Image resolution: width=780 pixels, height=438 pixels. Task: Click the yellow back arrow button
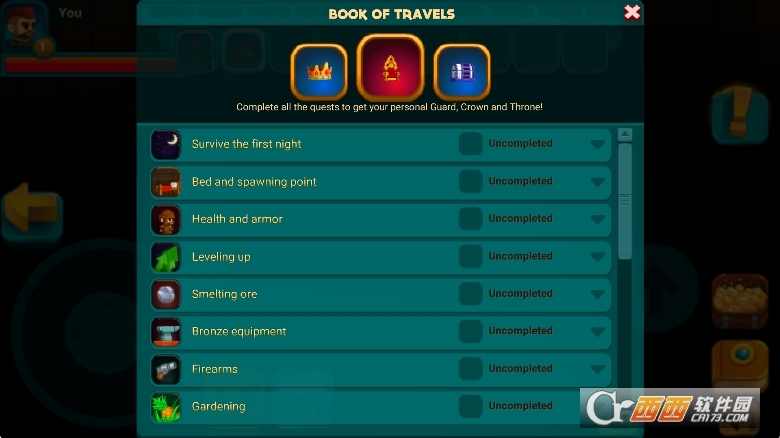(32, 208)
